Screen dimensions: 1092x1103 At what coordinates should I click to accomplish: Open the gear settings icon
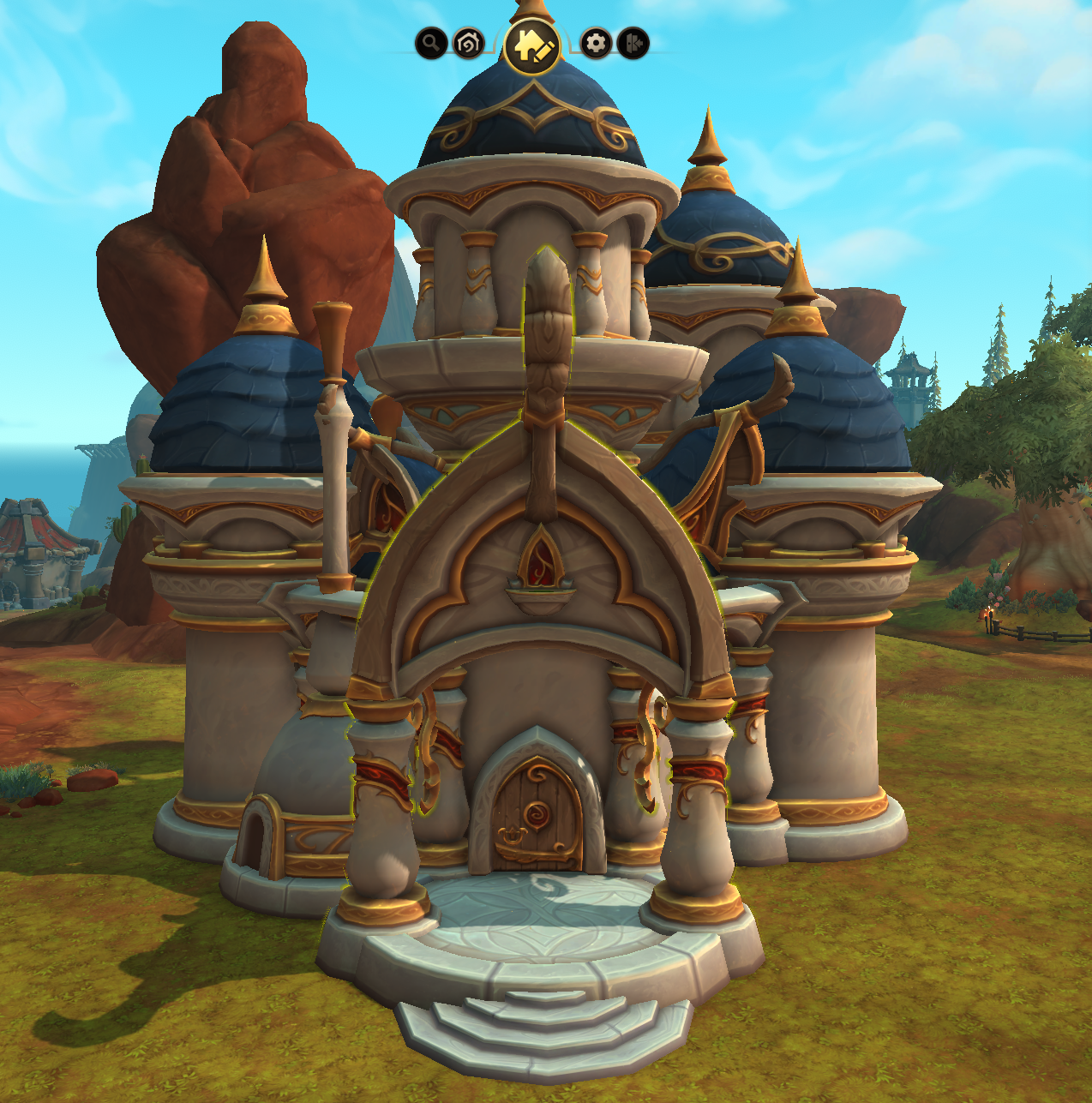coord(596,43)
